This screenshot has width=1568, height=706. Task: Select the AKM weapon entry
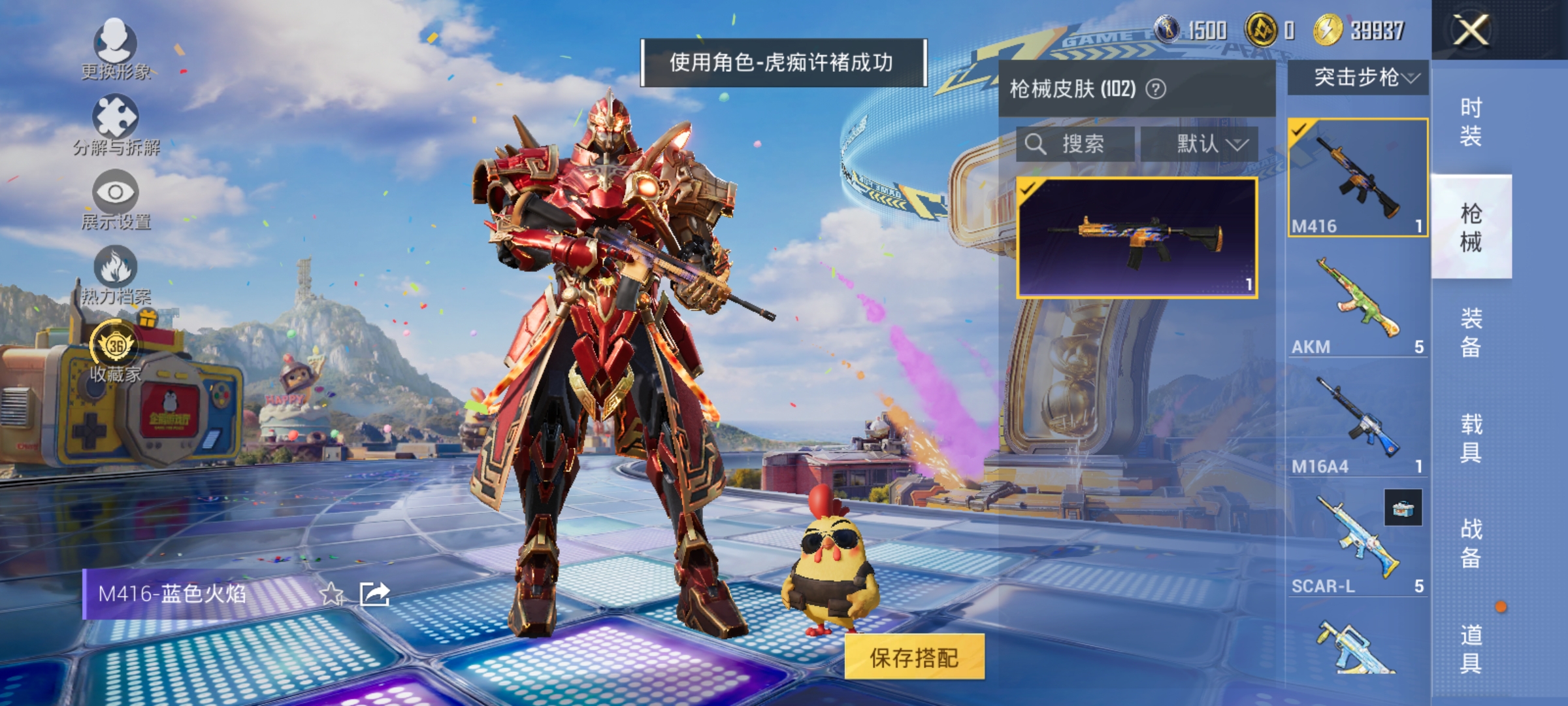(x=1360, y=304)
